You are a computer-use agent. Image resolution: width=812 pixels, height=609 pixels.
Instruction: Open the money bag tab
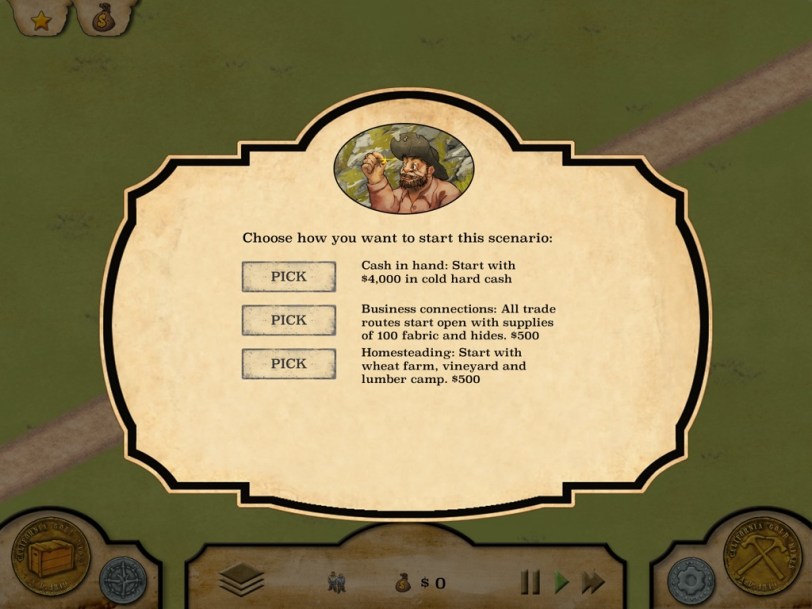click(x=104, y=18)
